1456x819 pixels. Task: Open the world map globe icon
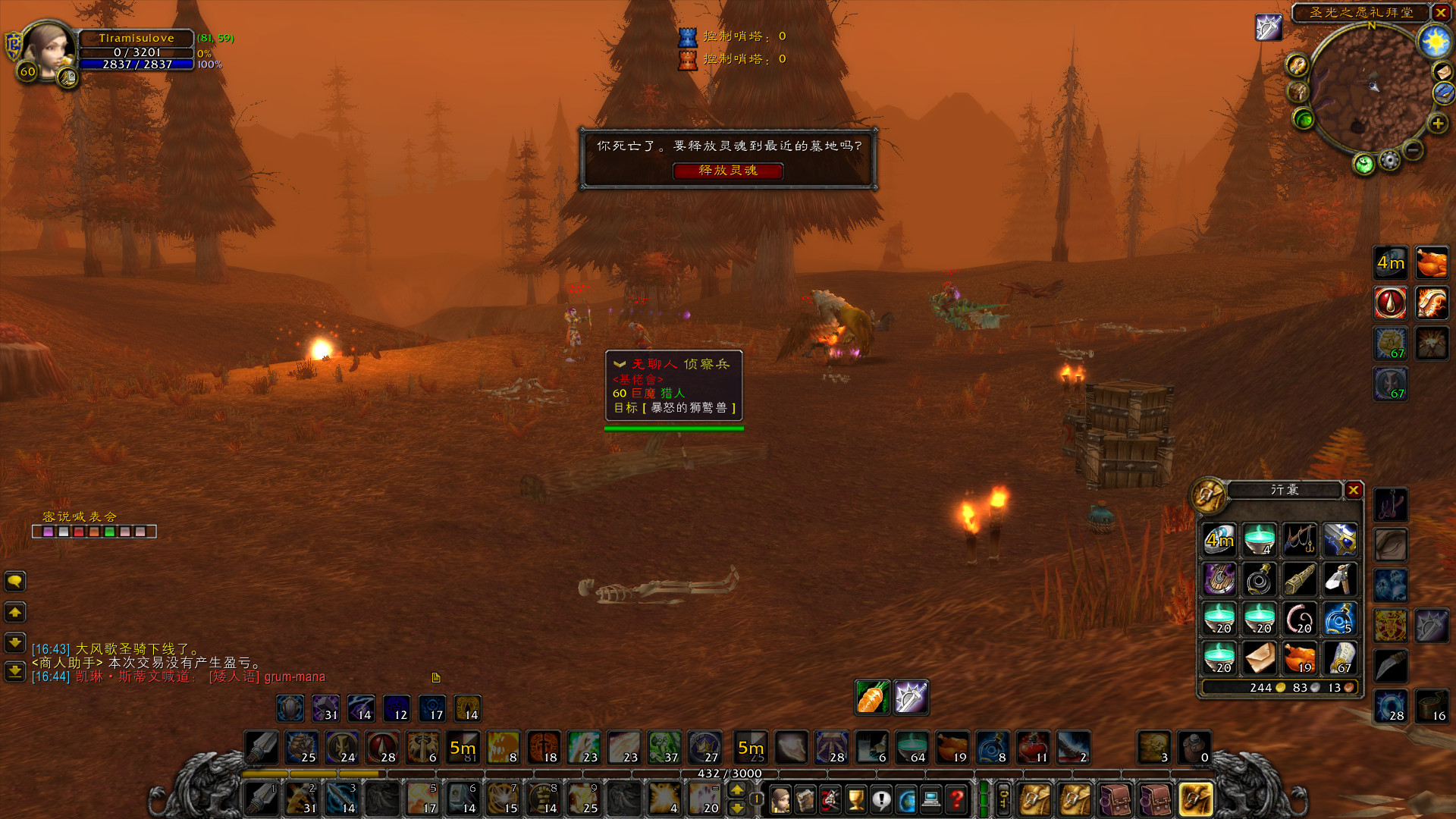pos(906,799)
